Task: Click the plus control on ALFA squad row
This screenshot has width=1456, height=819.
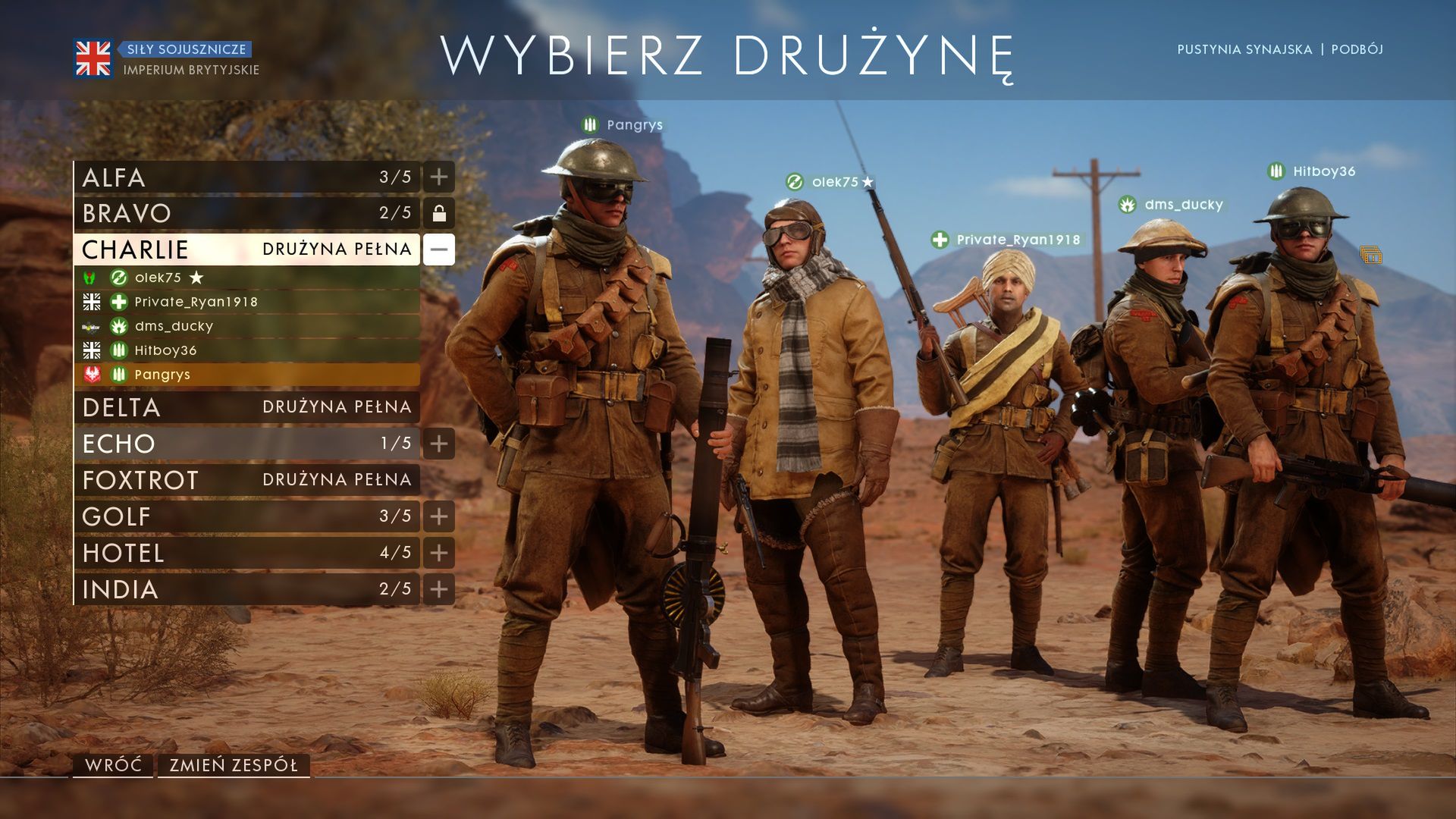Action: coord(438,177)
